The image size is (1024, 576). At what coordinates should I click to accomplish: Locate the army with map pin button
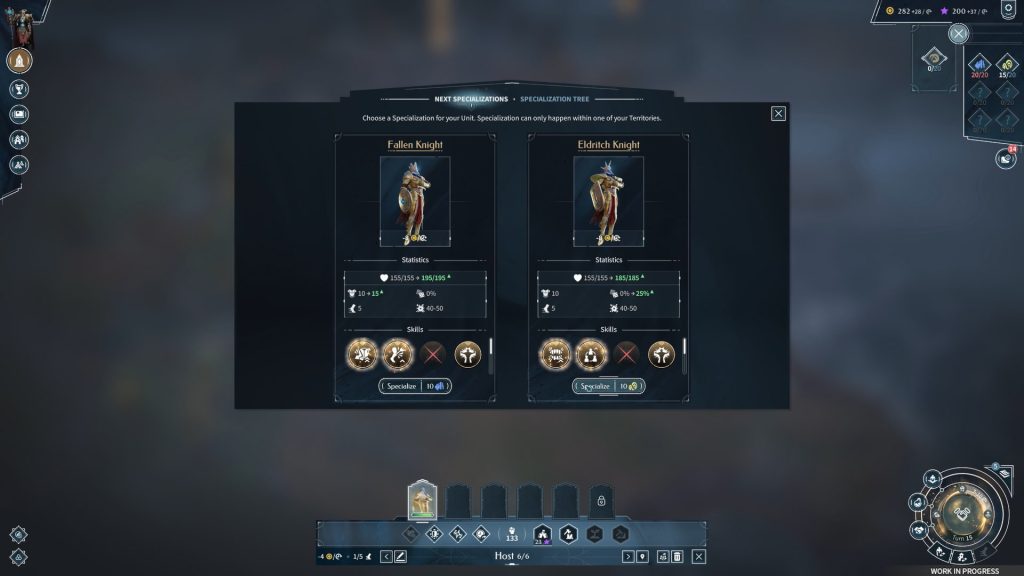[642, 556]
